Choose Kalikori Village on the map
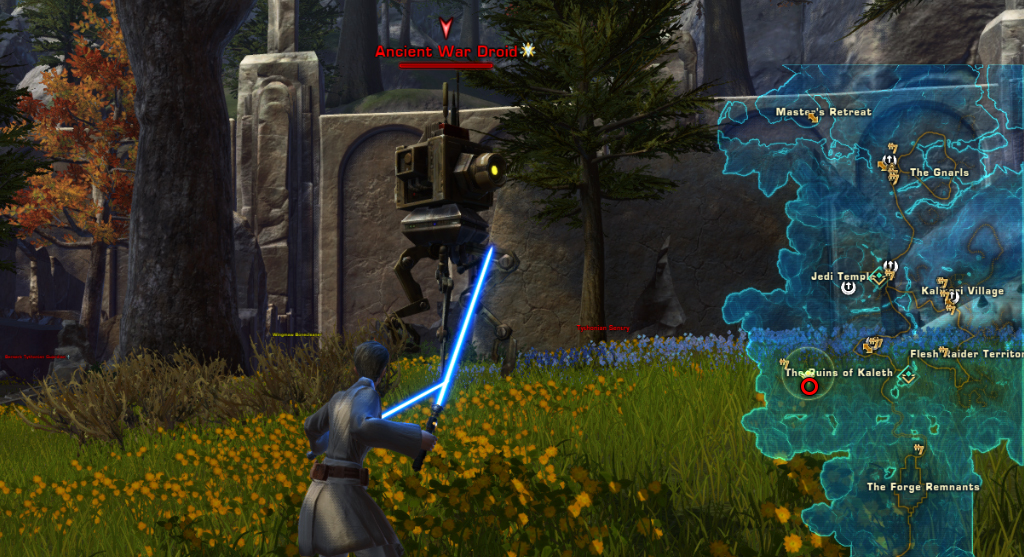 click(961, 291)
